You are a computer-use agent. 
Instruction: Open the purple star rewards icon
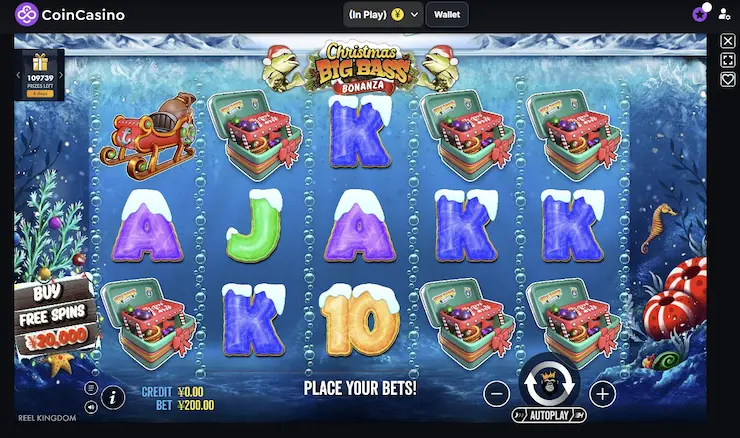tap(699, 14)
